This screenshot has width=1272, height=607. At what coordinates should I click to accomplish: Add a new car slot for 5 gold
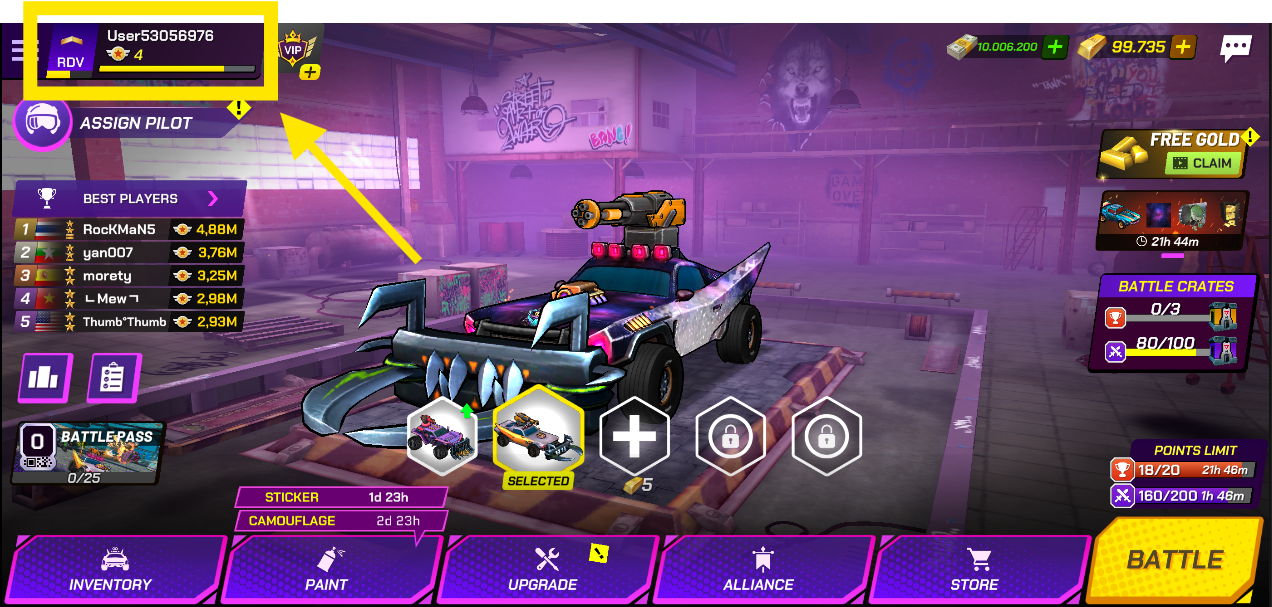[633, 436]
